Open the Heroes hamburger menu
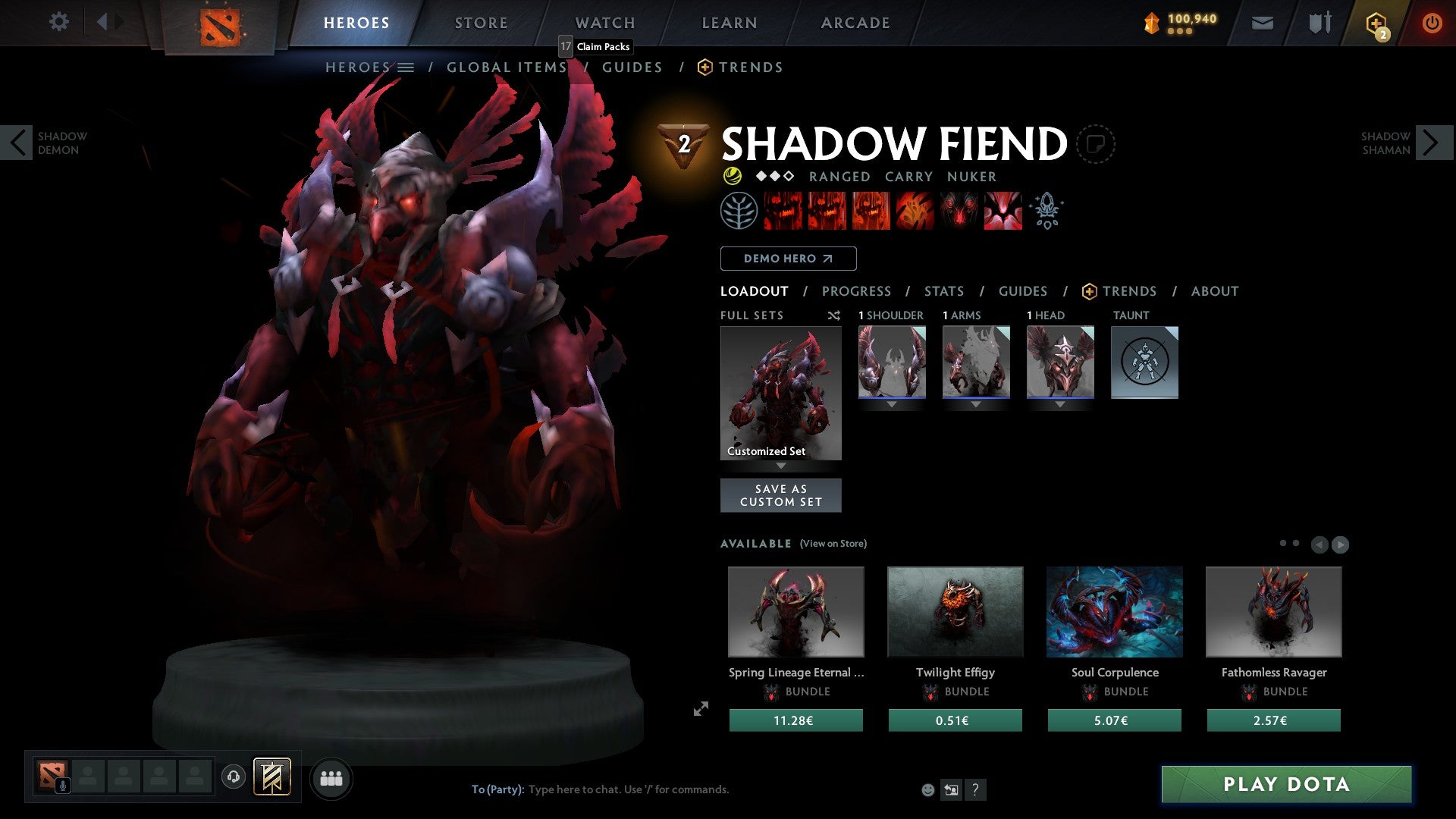 (x=407, y=67)
